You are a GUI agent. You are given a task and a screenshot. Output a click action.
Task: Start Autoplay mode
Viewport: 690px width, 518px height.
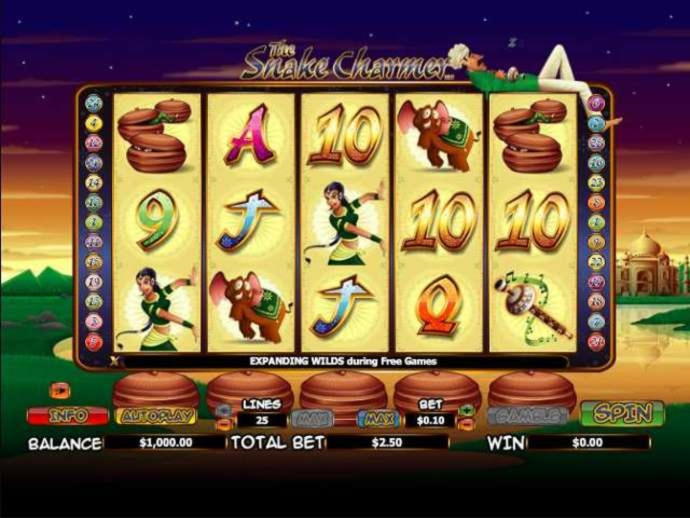pos(157,415)
